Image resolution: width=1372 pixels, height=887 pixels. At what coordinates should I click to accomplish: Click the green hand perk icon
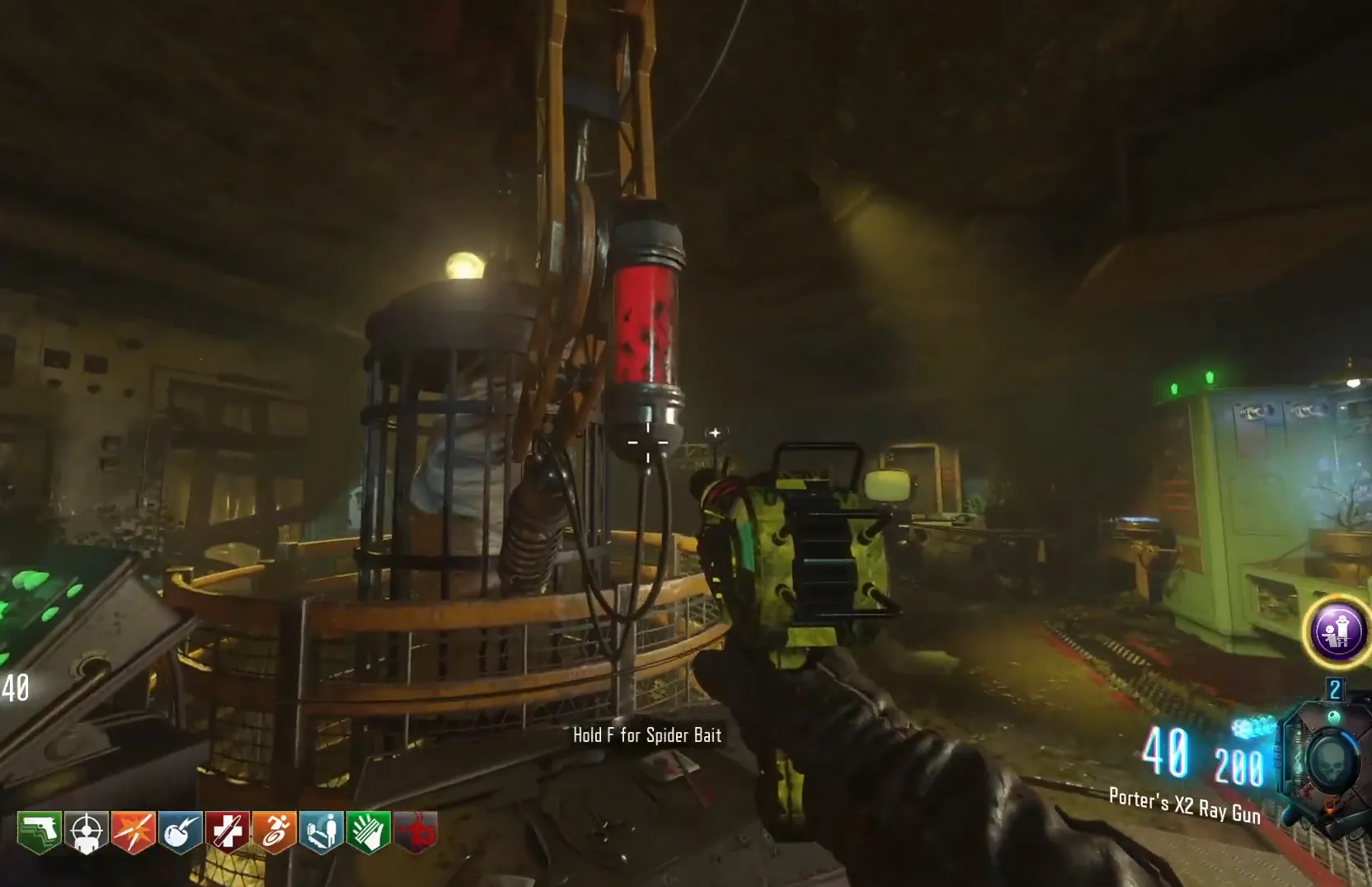click(x=369, y=833)
